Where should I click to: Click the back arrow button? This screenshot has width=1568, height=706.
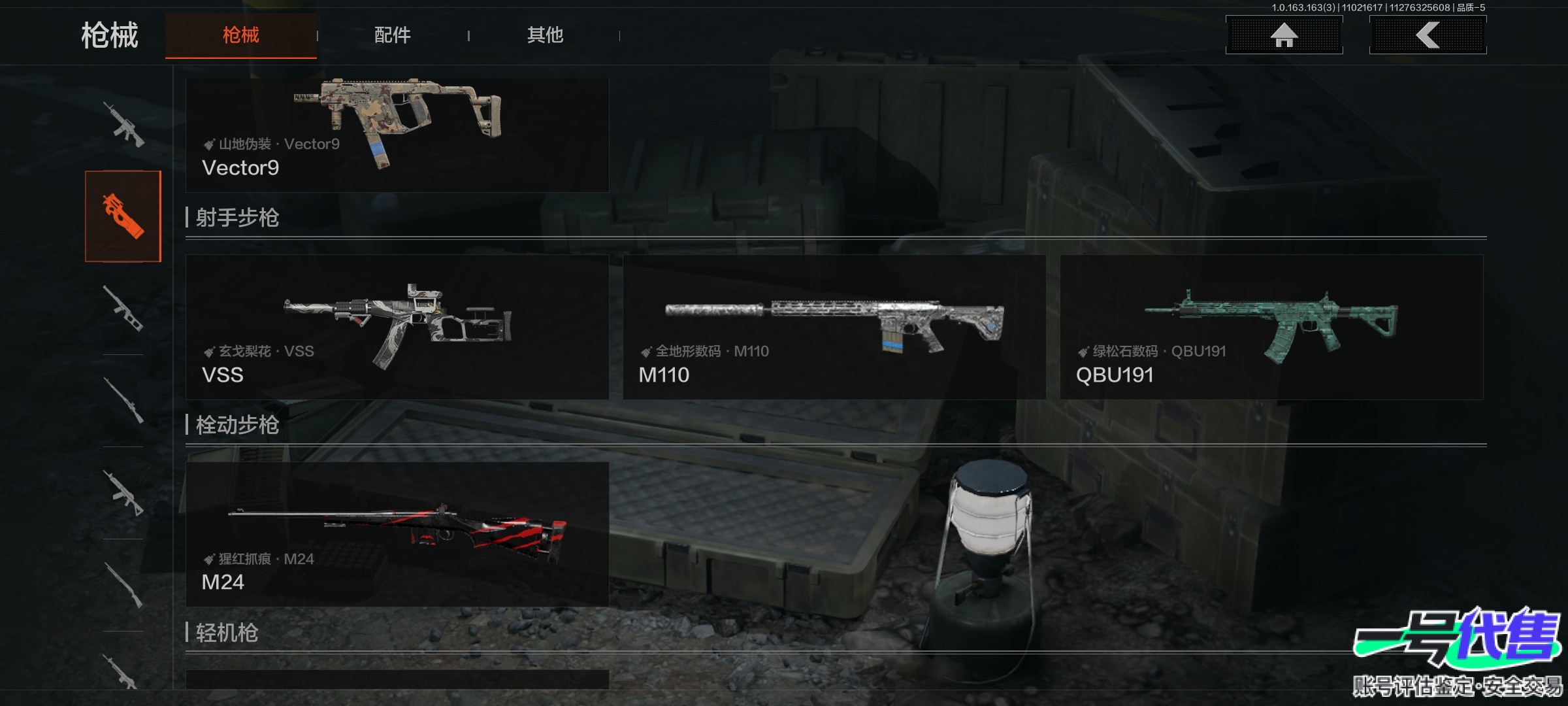point(1428,35)
